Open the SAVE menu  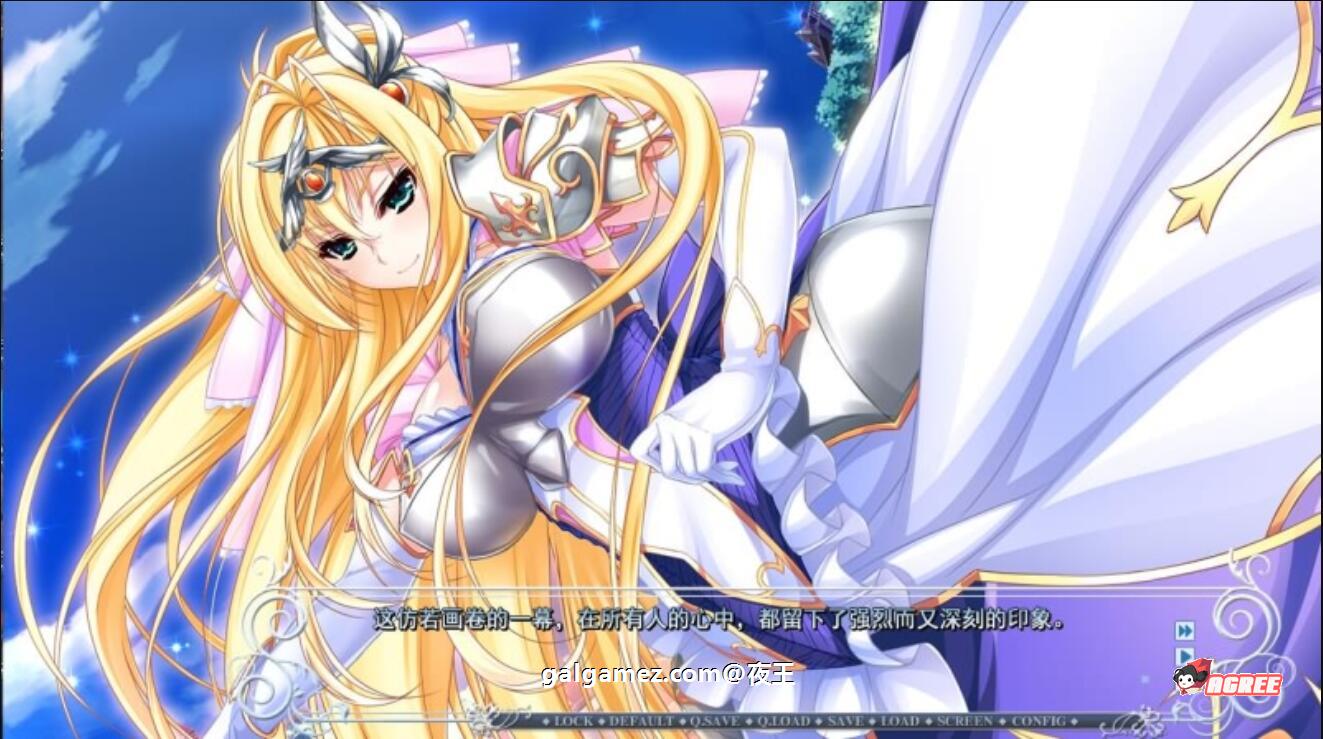[846, 723]
